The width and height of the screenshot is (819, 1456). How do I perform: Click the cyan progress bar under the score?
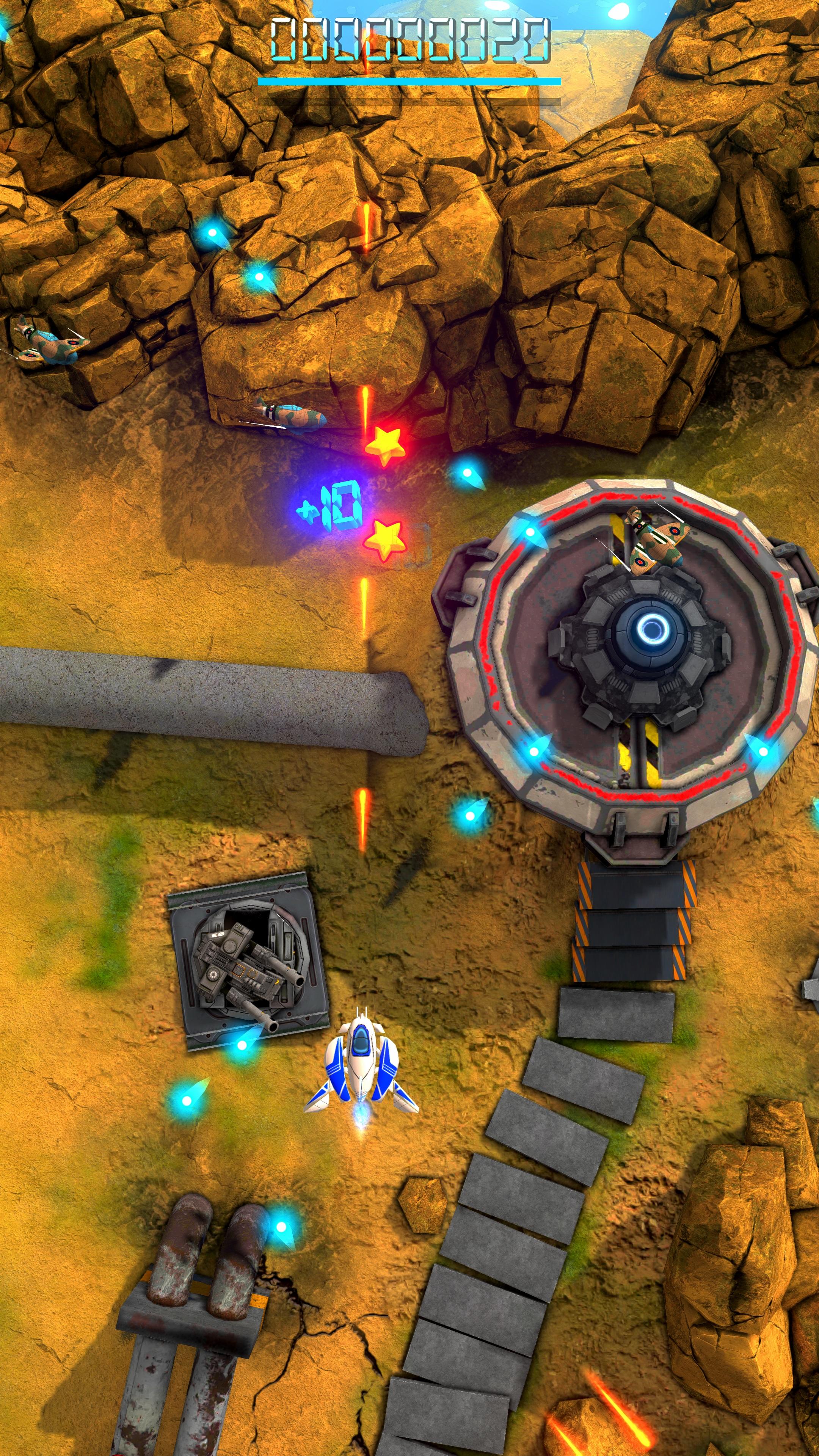[410, 81]
